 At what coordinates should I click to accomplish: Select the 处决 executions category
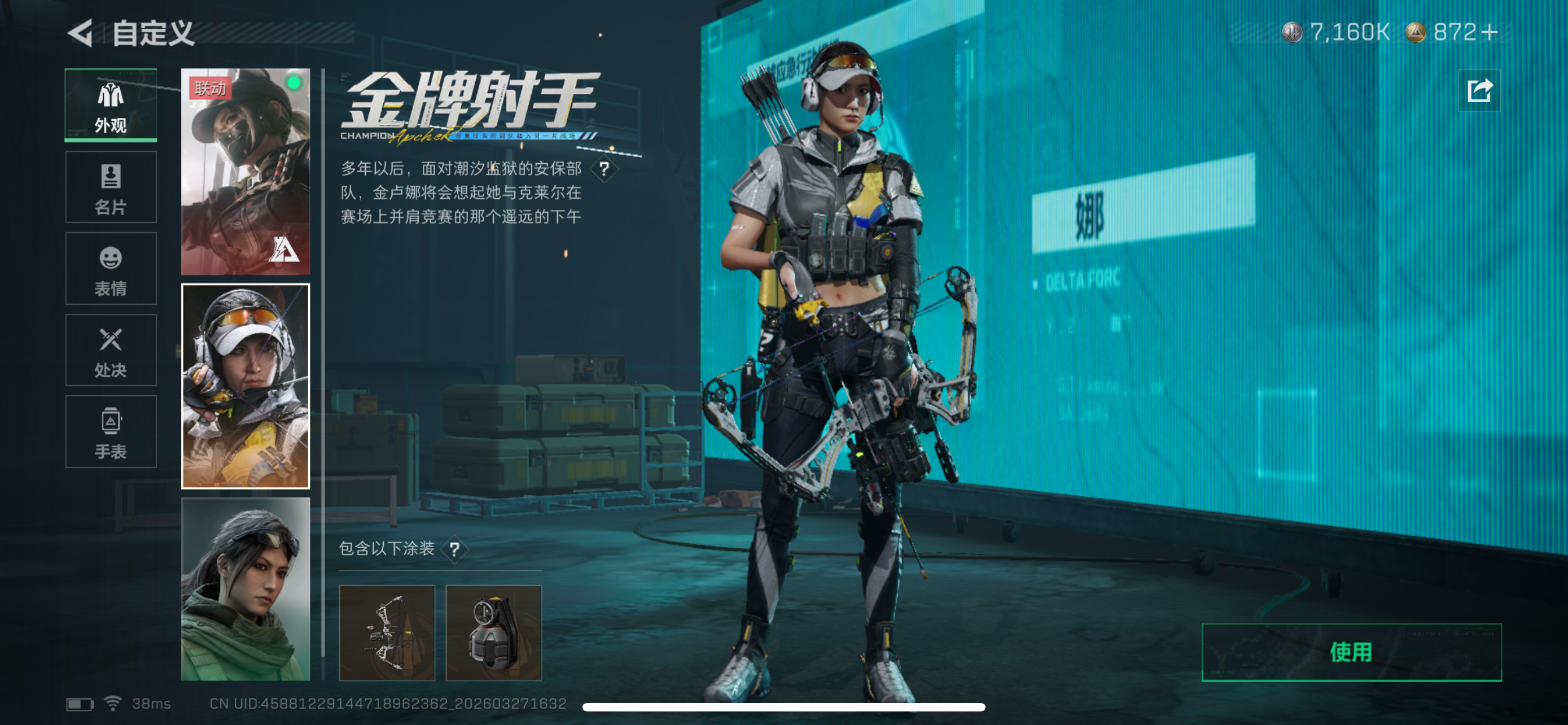(x=110, y=351)
